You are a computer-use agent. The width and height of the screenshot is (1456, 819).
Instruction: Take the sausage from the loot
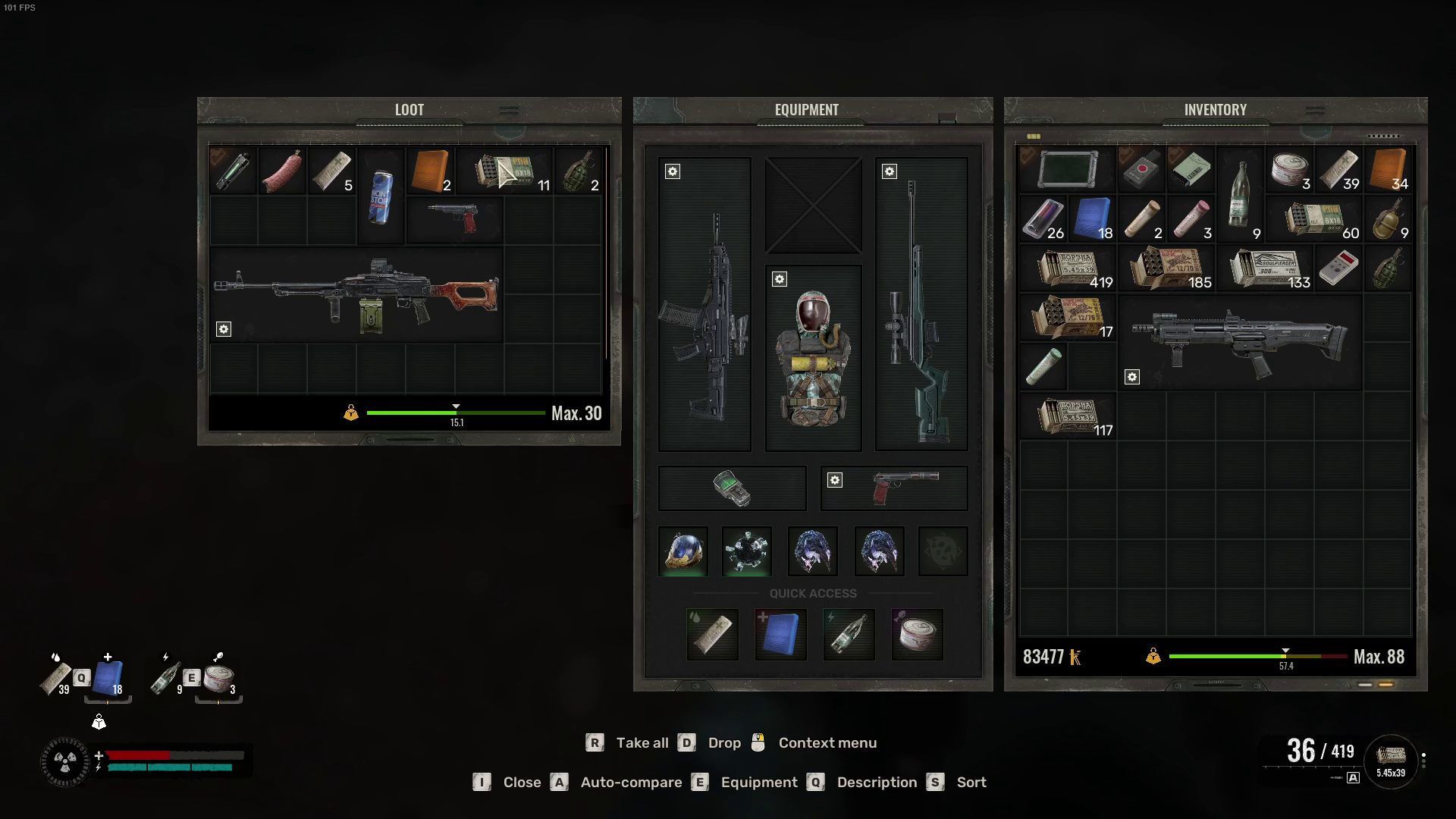[x=281, y=171]
